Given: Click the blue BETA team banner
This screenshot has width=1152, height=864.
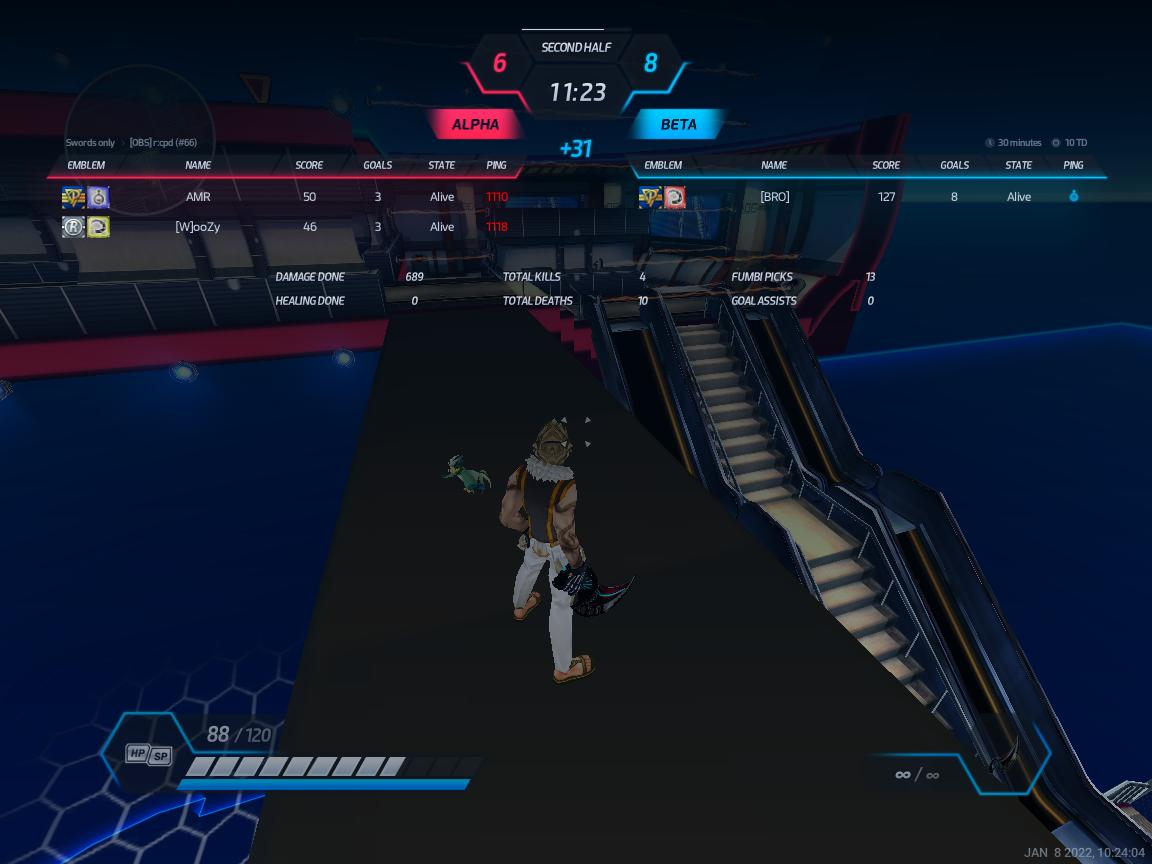Looking at the screenshot, I should (678, 125).
